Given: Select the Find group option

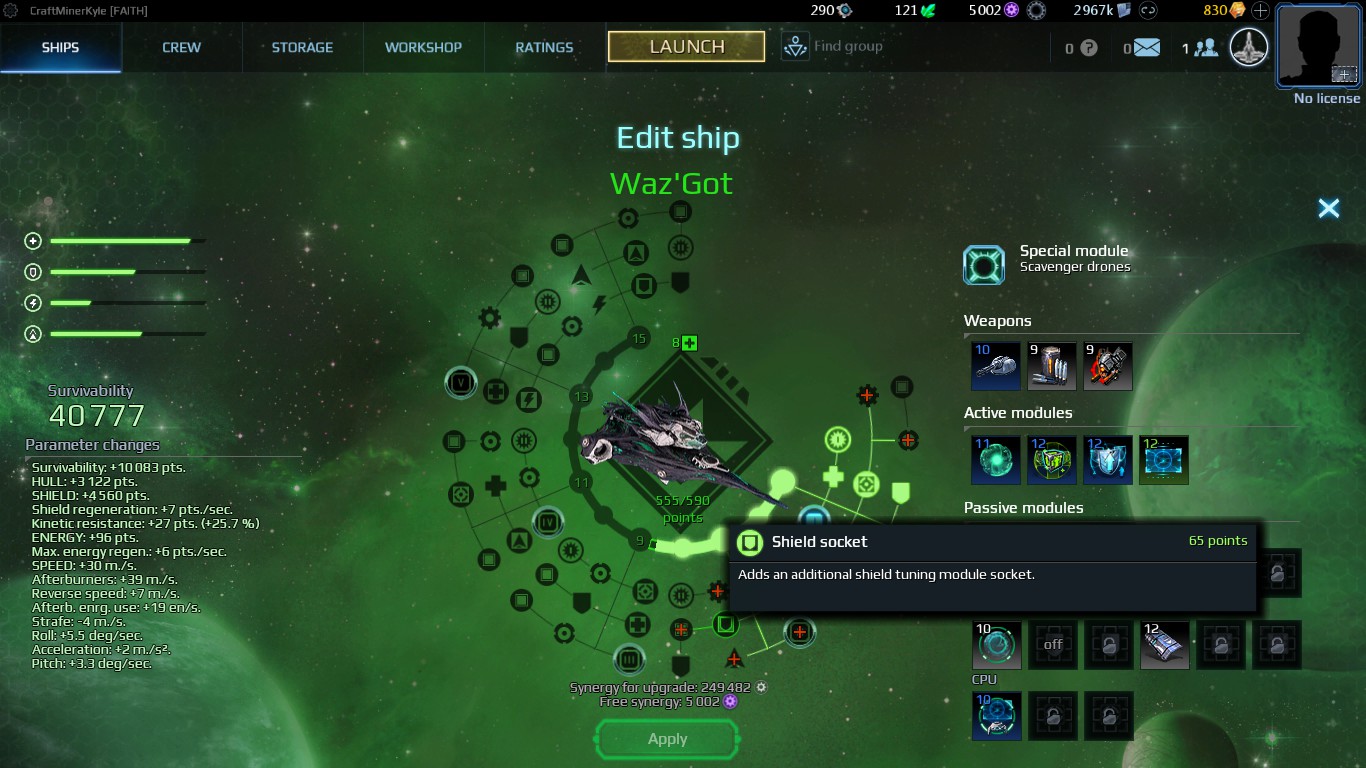Looking at the screenshot, I should (832, 46).
